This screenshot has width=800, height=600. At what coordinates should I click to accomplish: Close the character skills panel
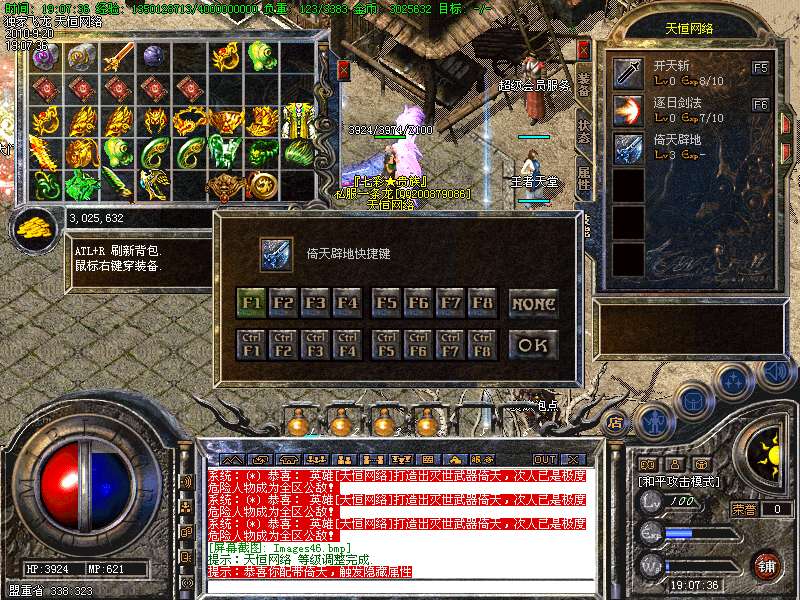(x=584, y=49)
